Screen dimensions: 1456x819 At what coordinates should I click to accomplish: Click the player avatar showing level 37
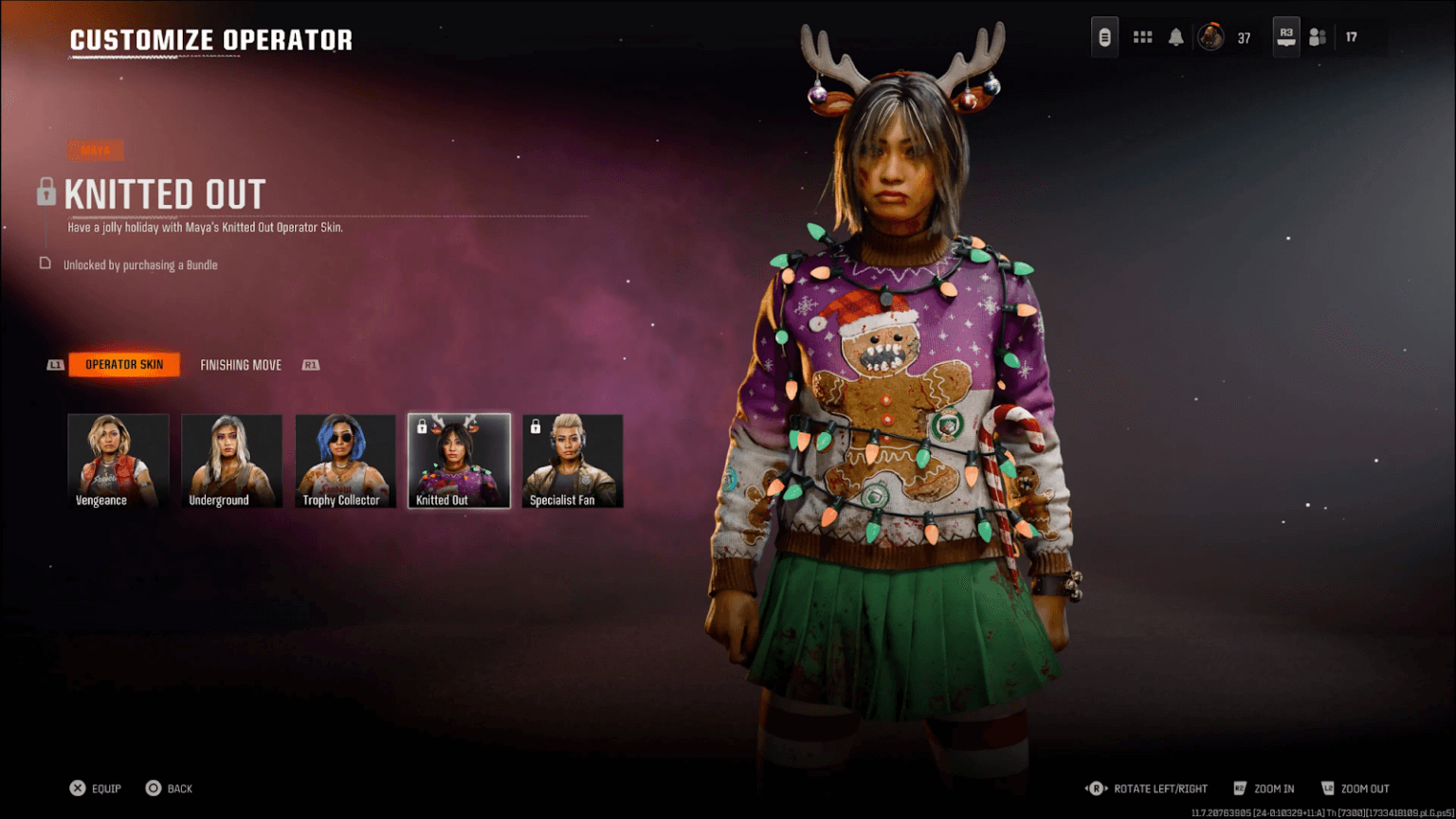click(x=1210, y=36)
